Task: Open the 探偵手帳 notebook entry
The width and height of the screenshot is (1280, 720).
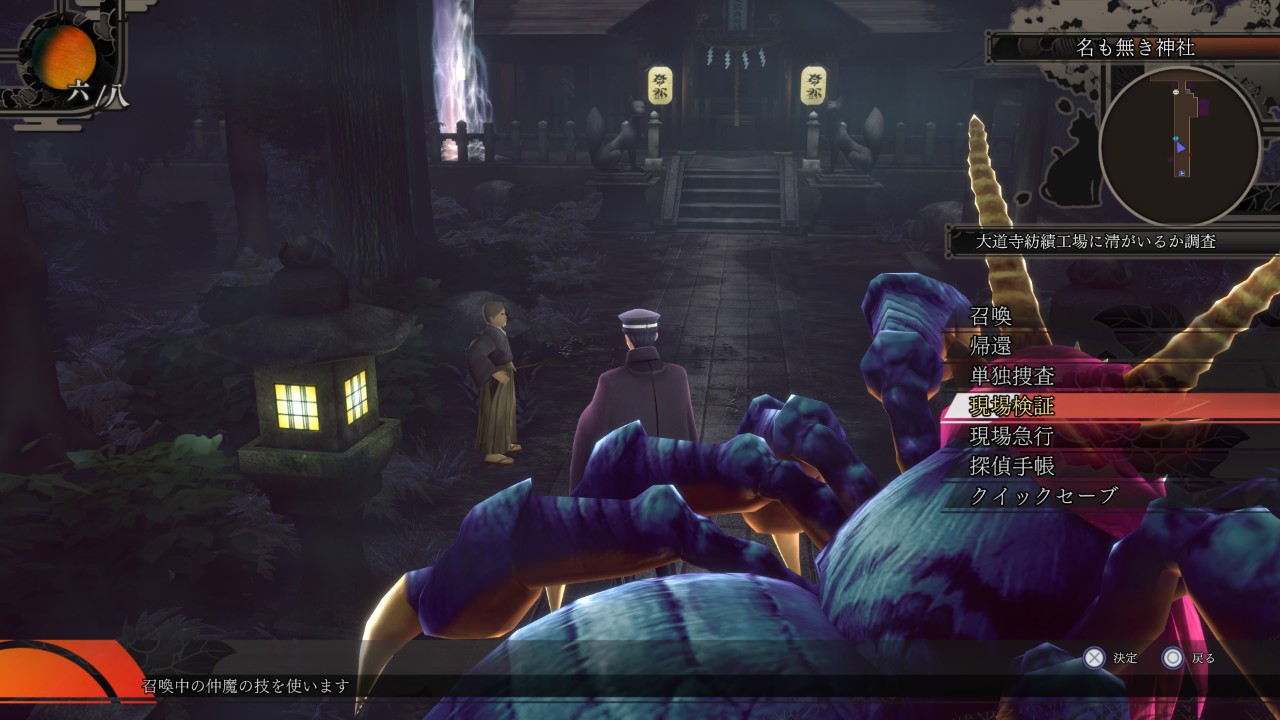Action: tap(1012, 466)
